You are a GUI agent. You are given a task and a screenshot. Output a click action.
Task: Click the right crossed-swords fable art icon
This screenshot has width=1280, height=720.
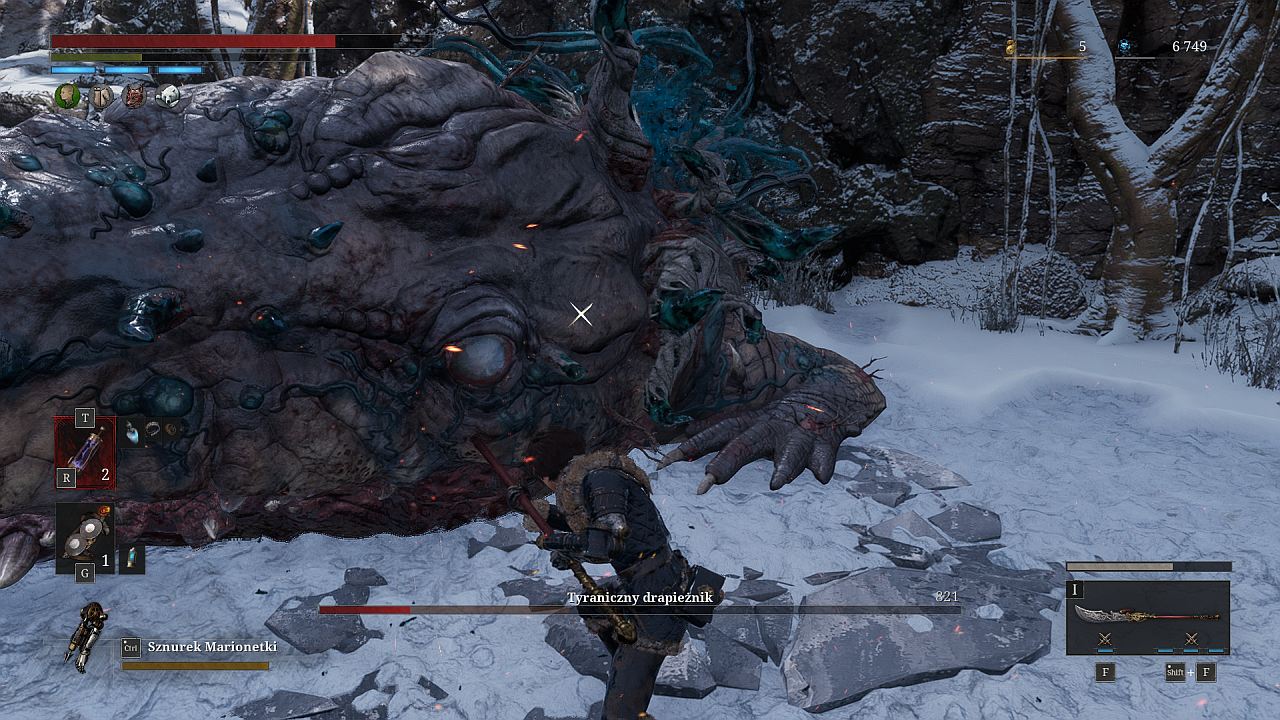(x=1191, y=638)
